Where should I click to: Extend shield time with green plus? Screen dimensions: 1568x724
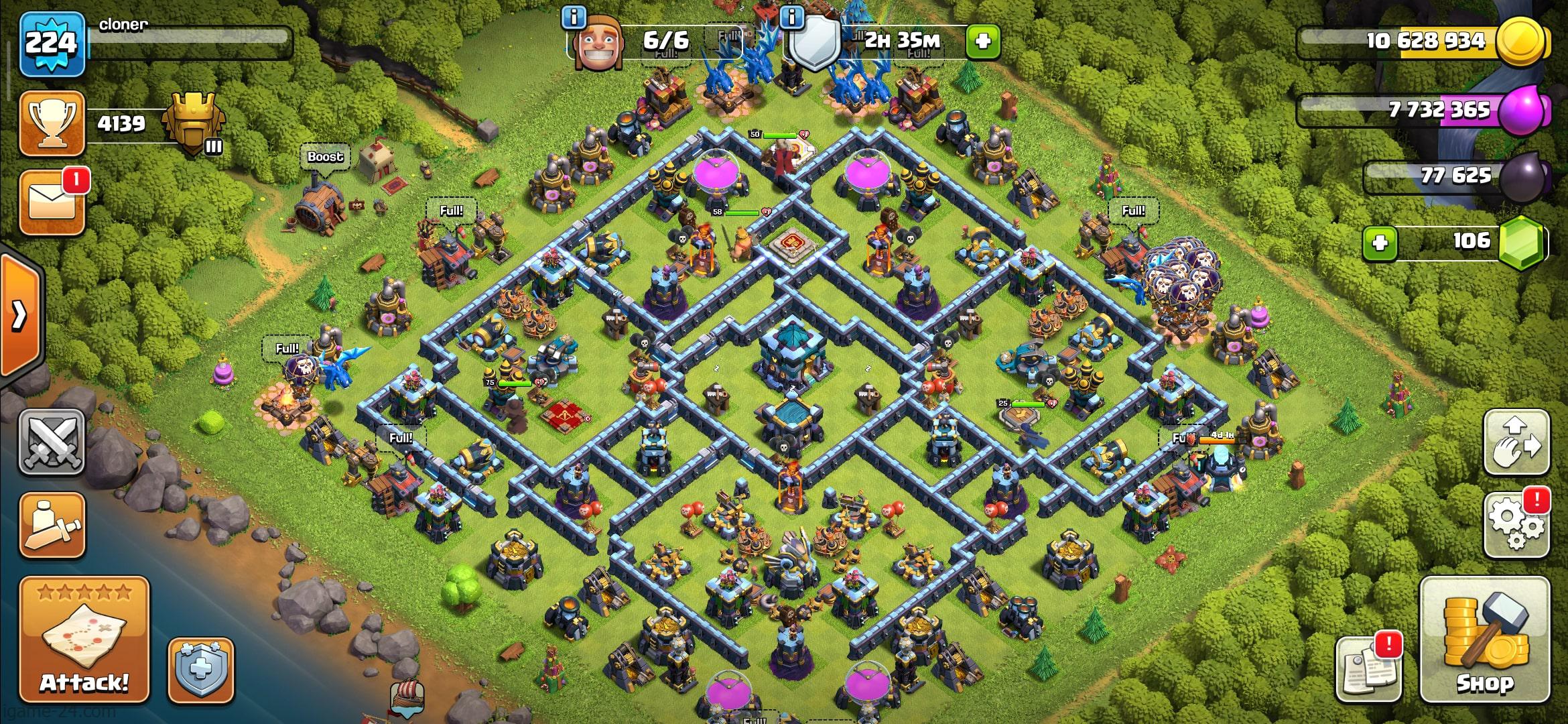[983, 42]
